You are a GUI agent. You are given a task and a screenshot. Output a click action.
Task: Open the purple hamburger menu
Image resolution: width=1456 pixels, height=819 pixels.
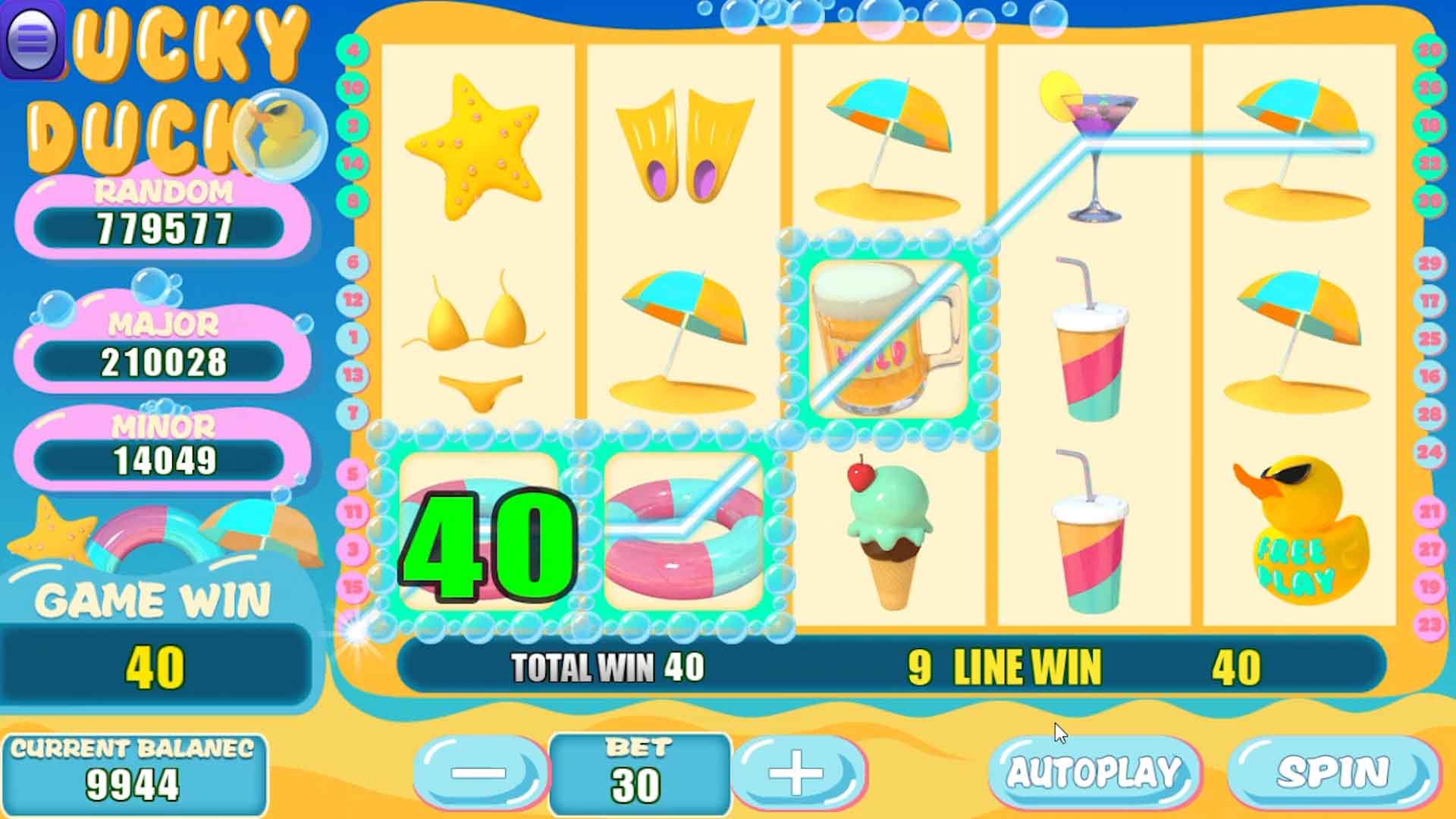point(32,39)
